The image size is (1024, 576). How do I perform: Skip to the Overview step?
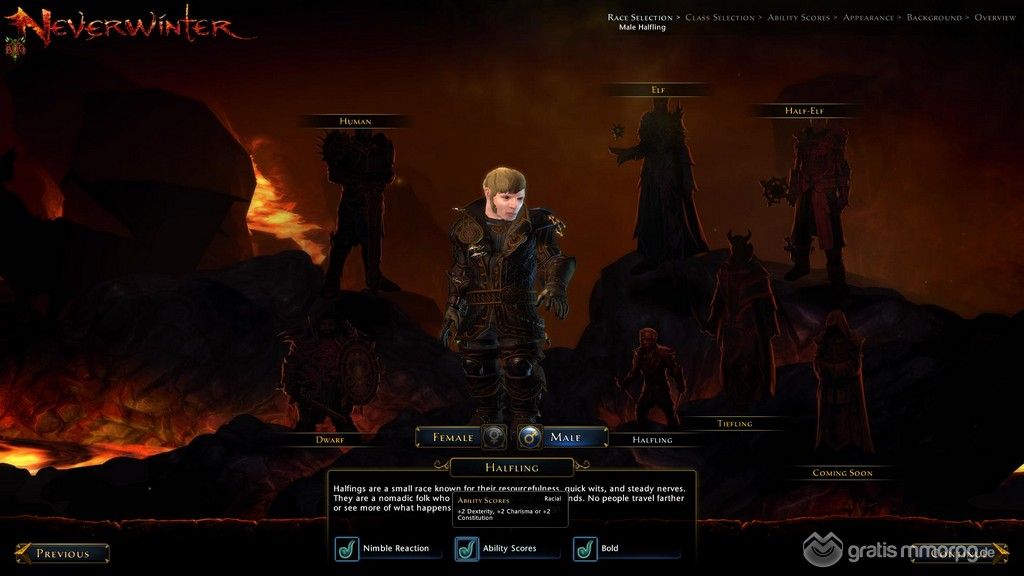click(995, 18)
